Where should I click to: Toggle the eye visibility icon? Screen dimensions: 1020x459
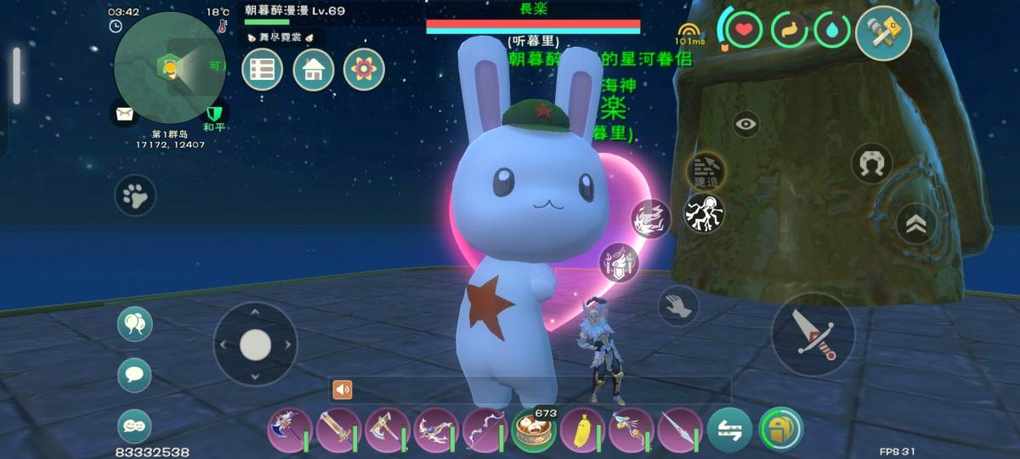click(x=746, y=125)
